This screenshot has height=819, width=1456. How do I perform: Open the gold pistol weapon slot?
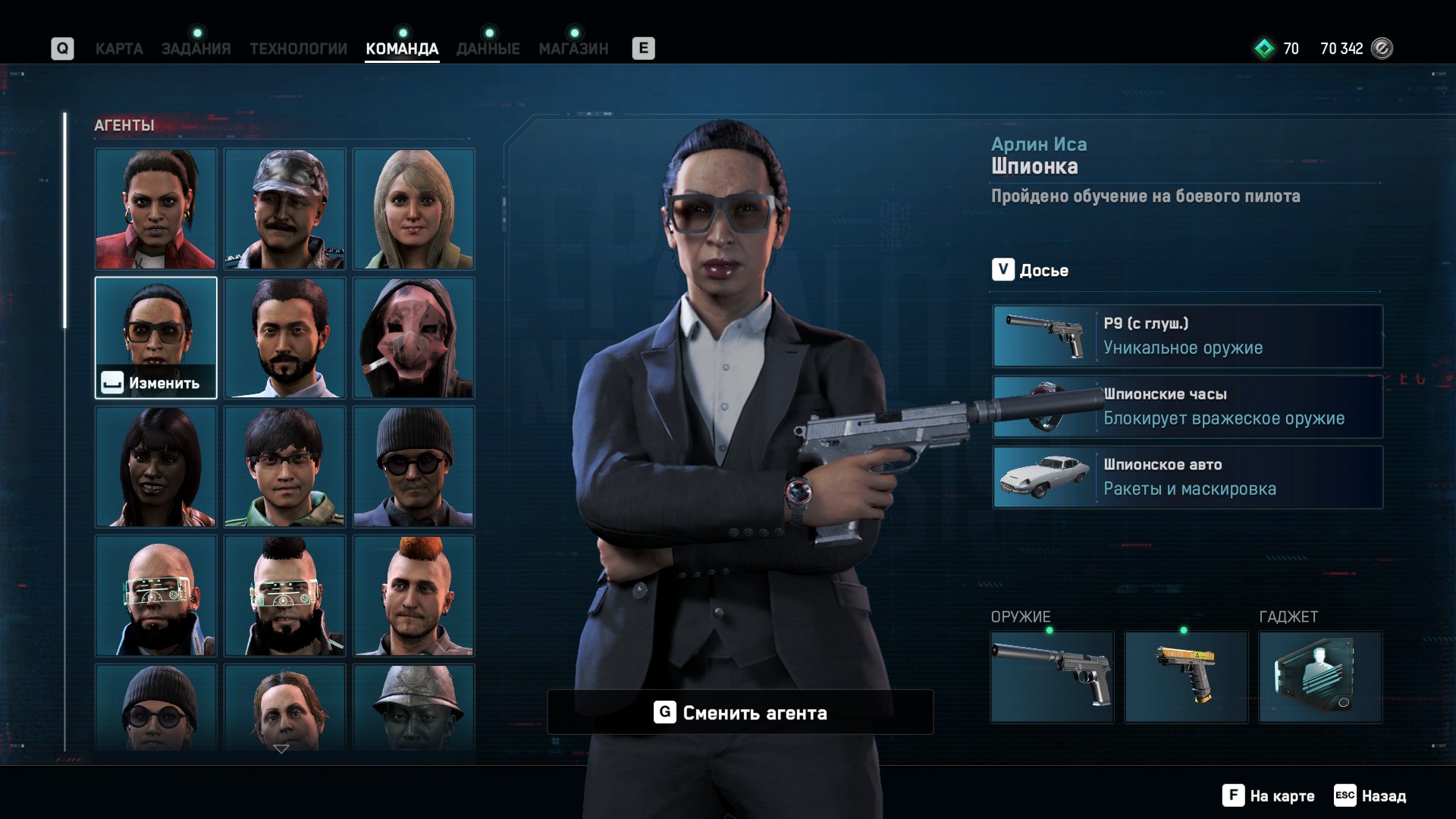(x=1186, y=676)
